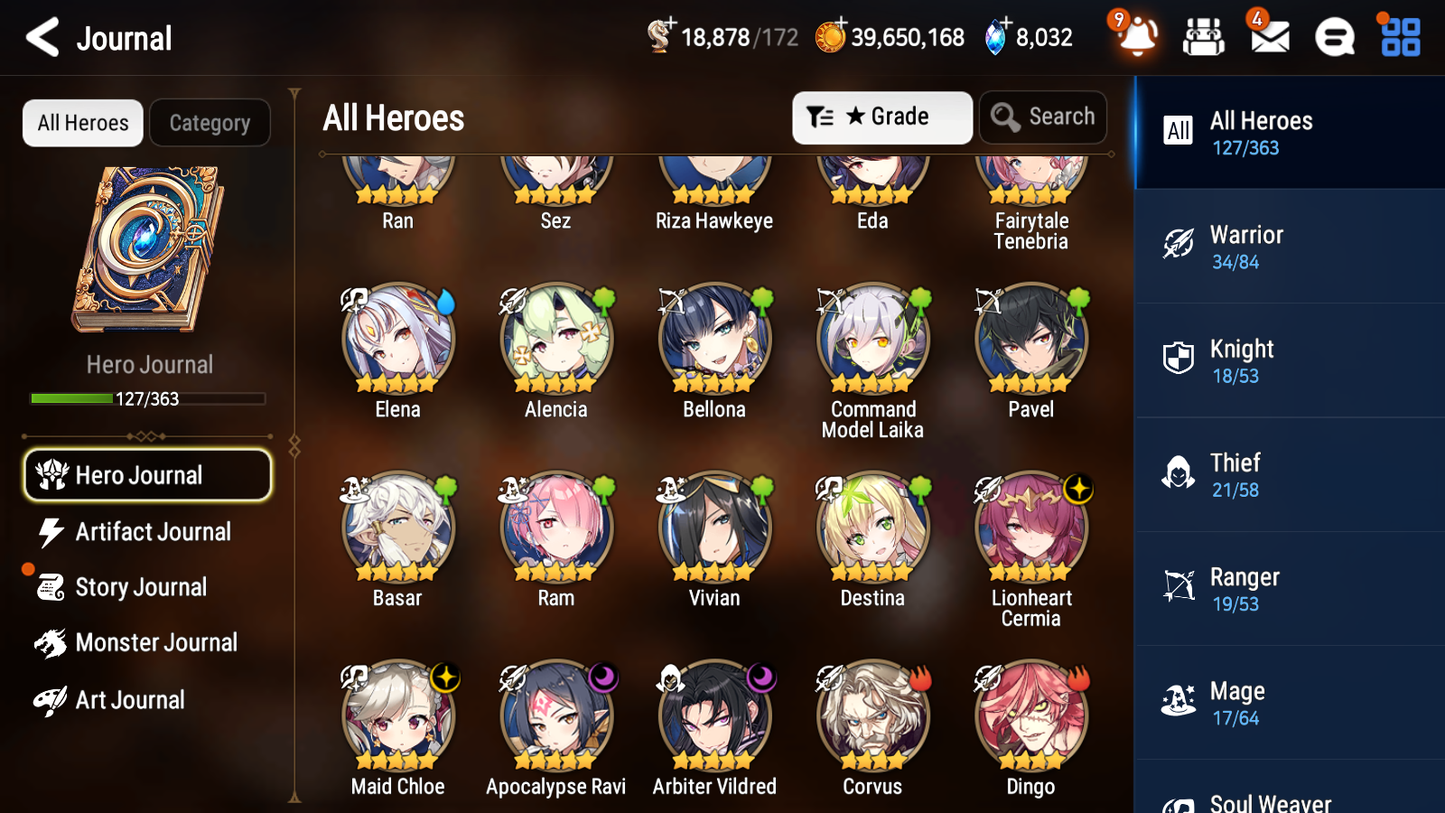Open the notification bell with 9 alerts
The height and width of the screenshot is (813, 1445).
[x=1135, y=37]
